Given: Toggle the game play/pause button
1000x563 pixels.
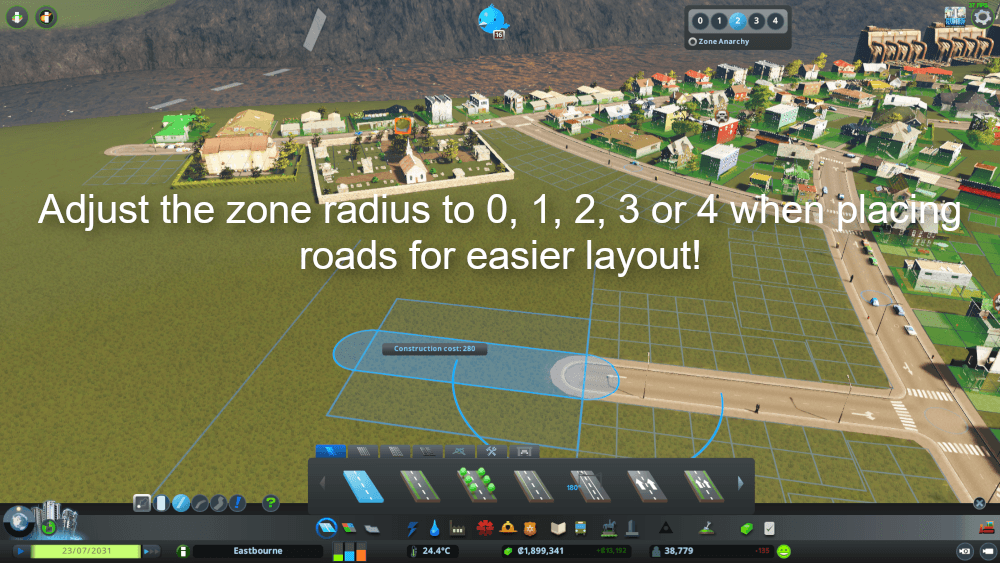Looking at the screenshot, I should [x=18, y=550].
